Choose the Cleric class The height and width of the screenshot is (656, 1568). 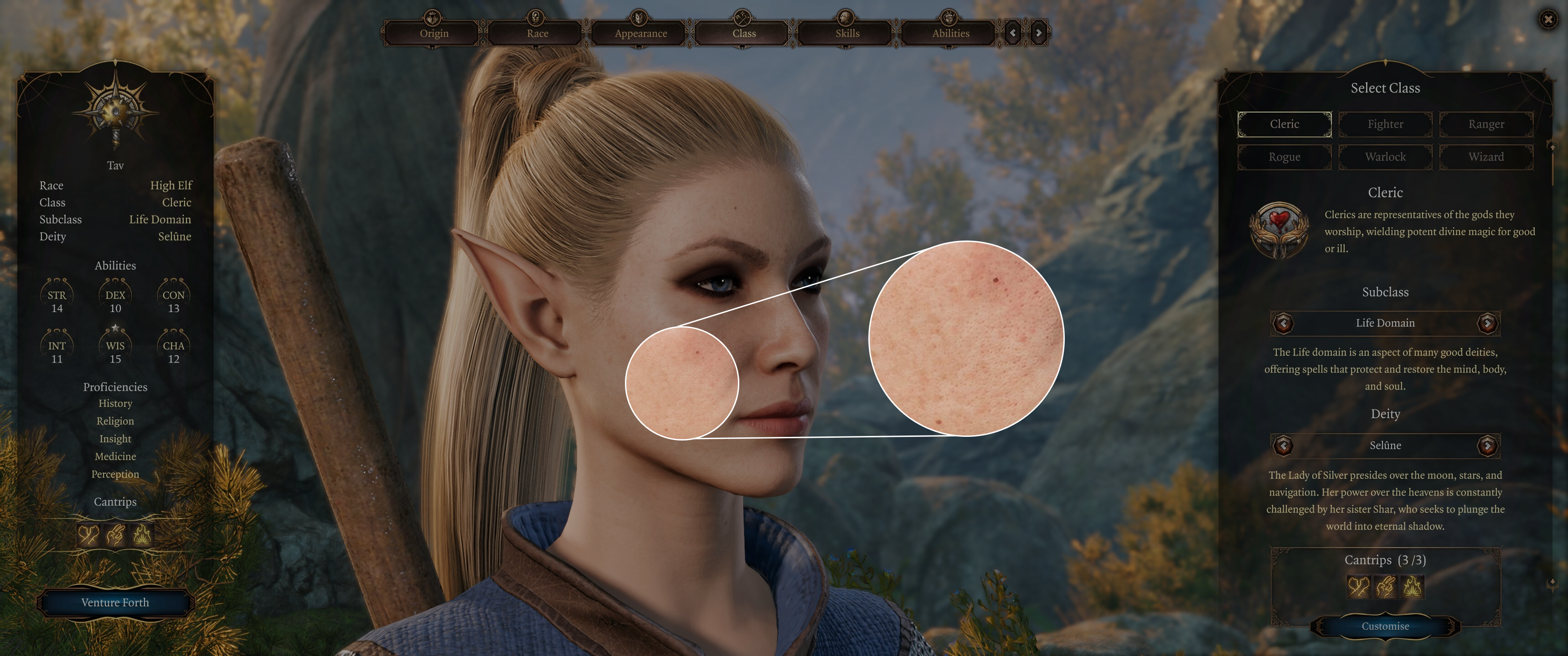coord(1284,124)
